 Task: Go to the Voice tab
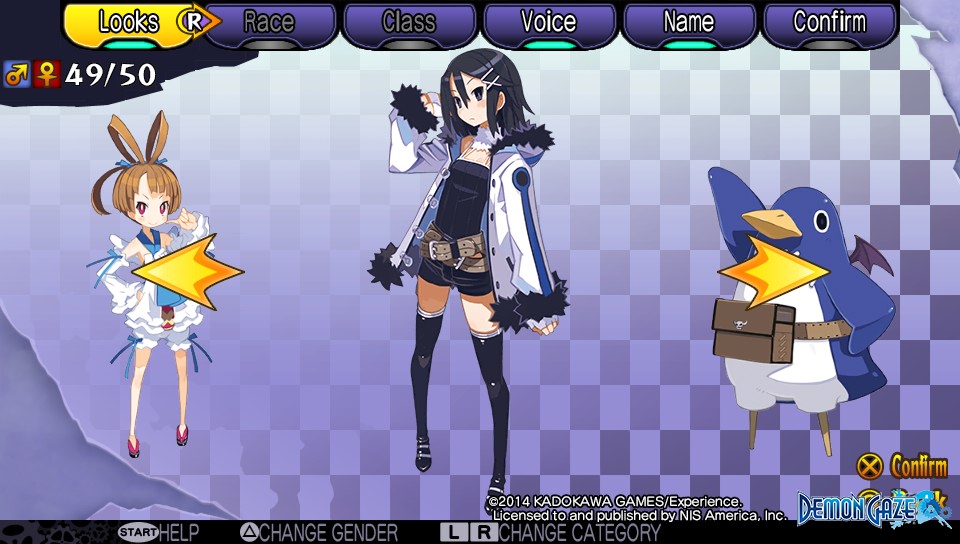[548, 23]
